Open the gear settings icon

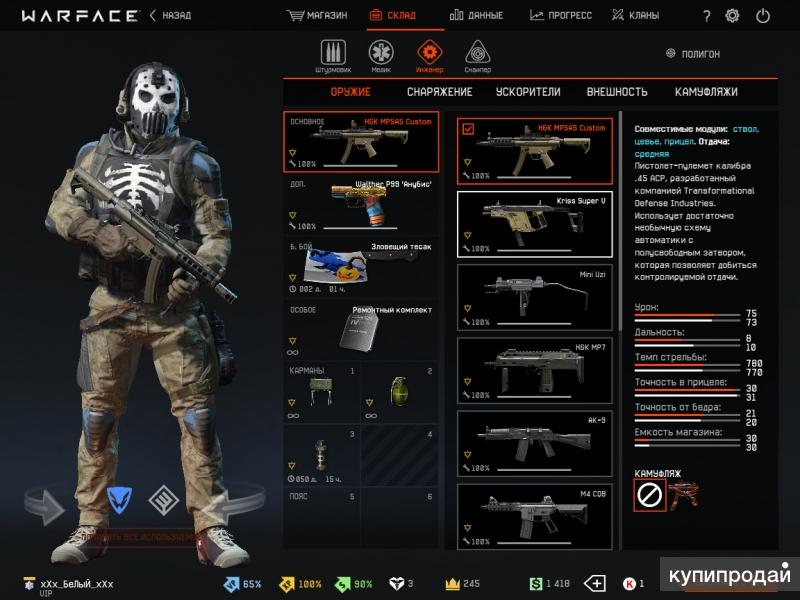(x=733, y=16)
